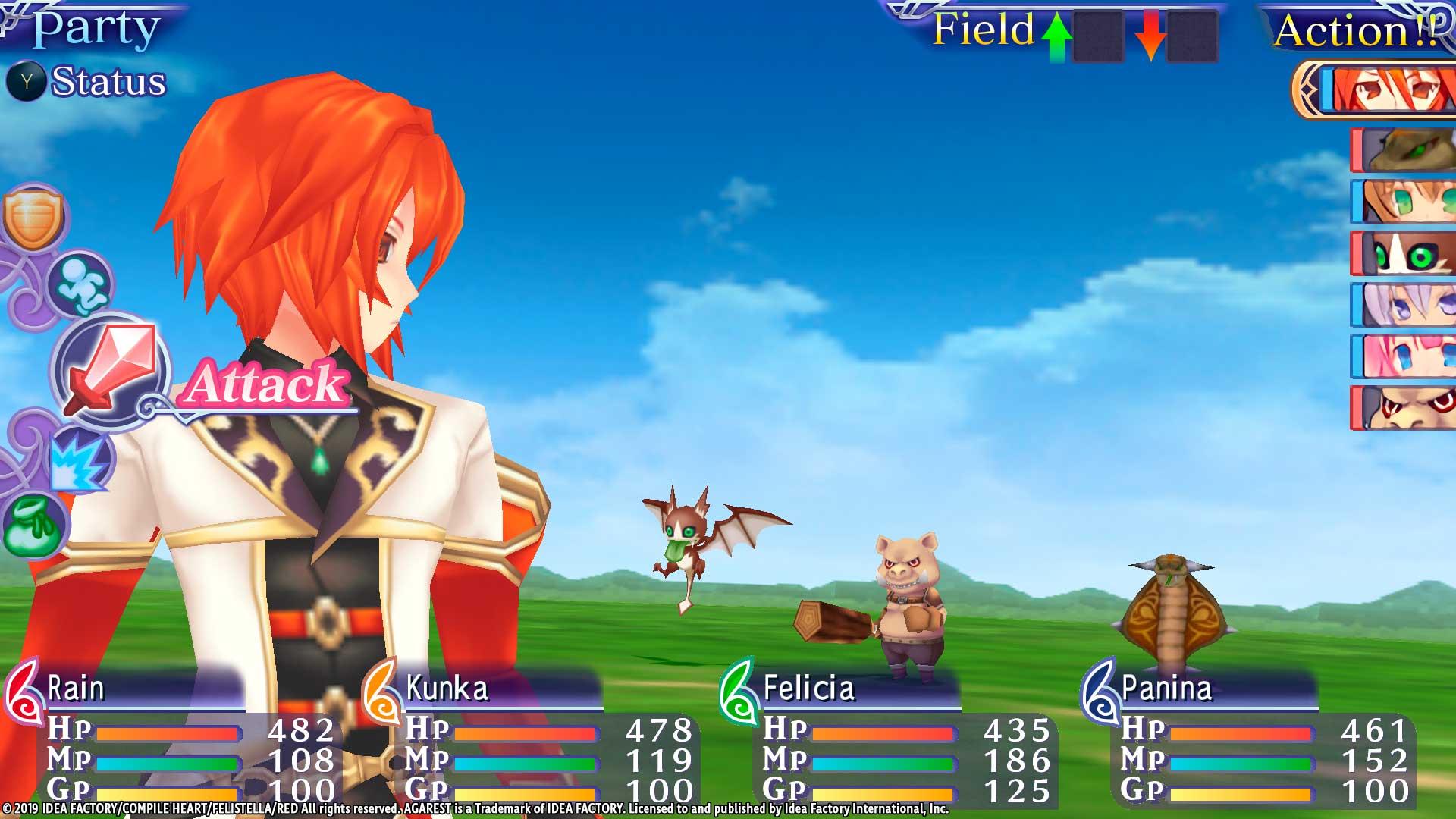Click the bat's green-eyed turn order portrait

1404,253
